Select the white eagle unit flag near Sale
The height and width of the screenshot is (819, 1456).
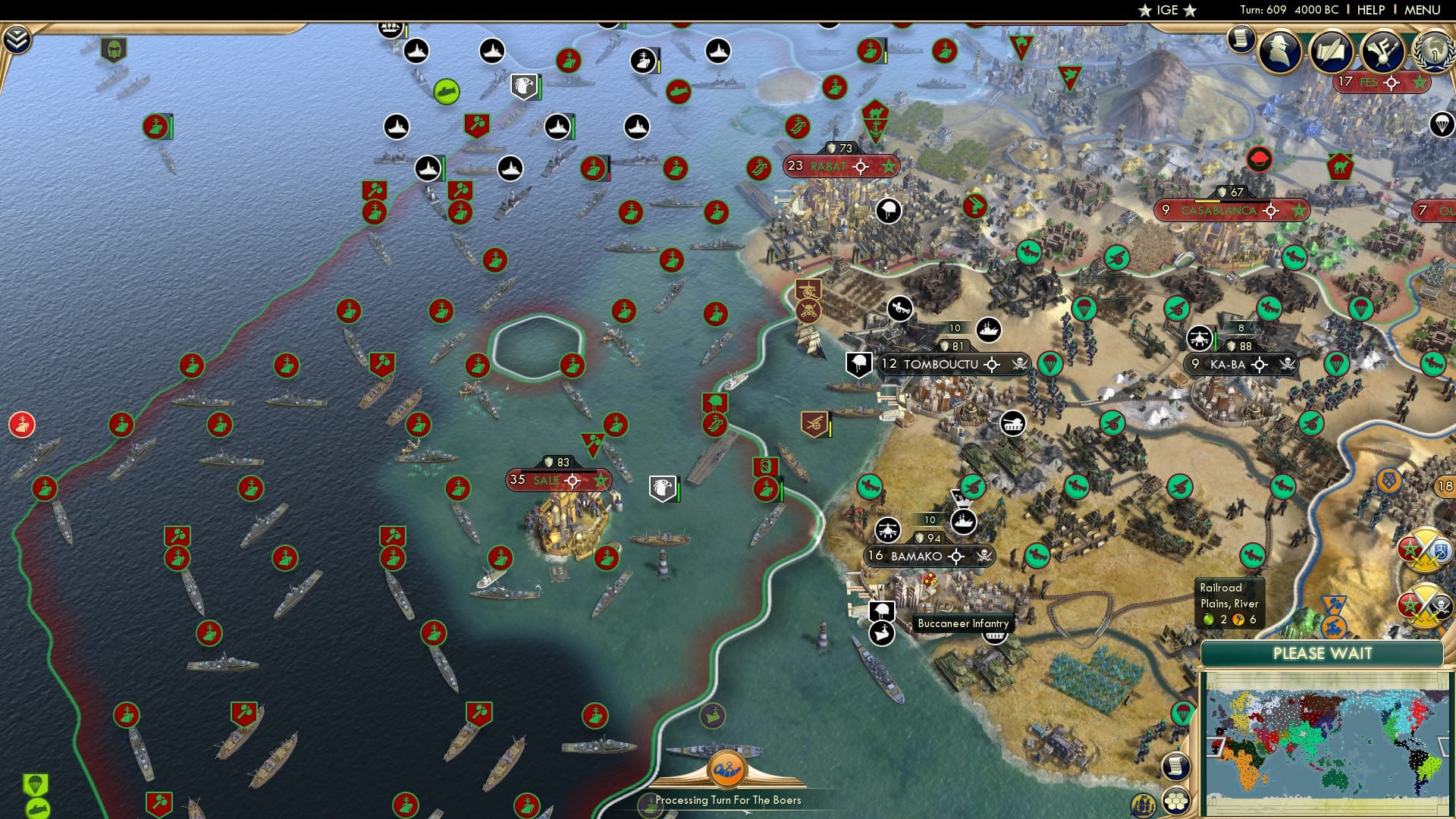pyautogui.click(x=664, y=485)
